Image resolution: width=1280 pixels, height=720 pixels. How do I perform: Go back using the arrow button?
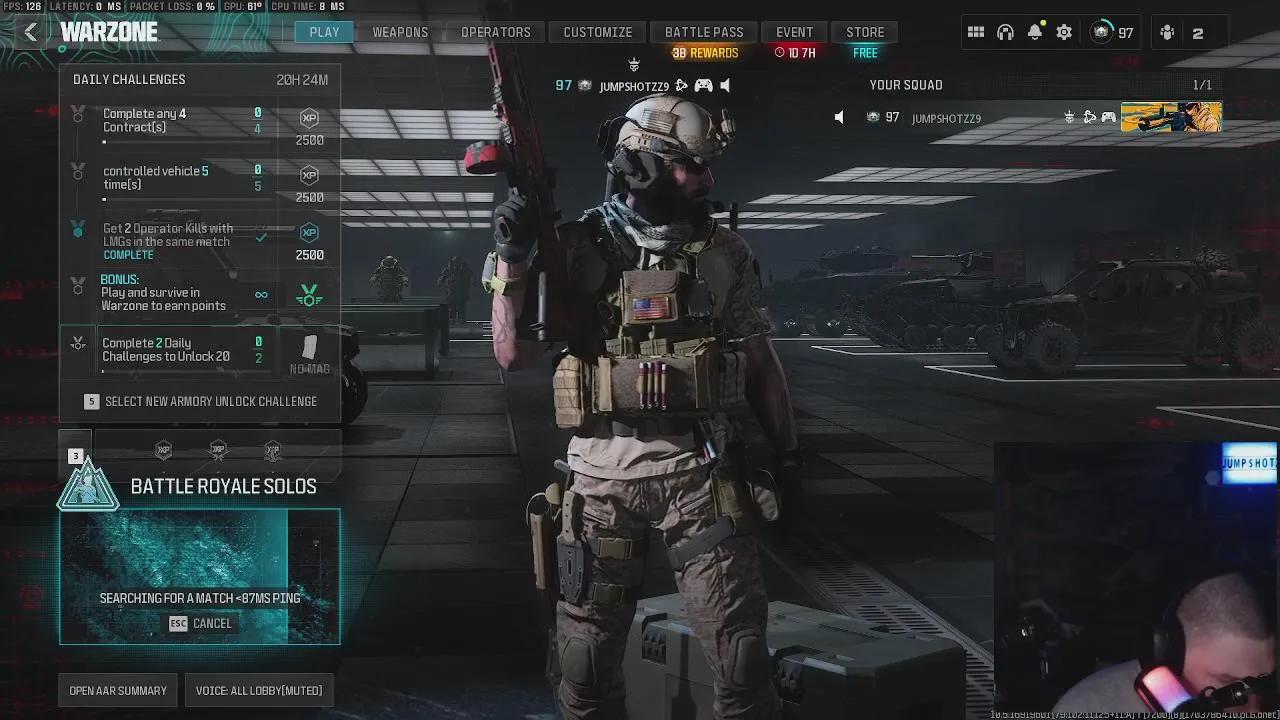[x=31, y=32]
